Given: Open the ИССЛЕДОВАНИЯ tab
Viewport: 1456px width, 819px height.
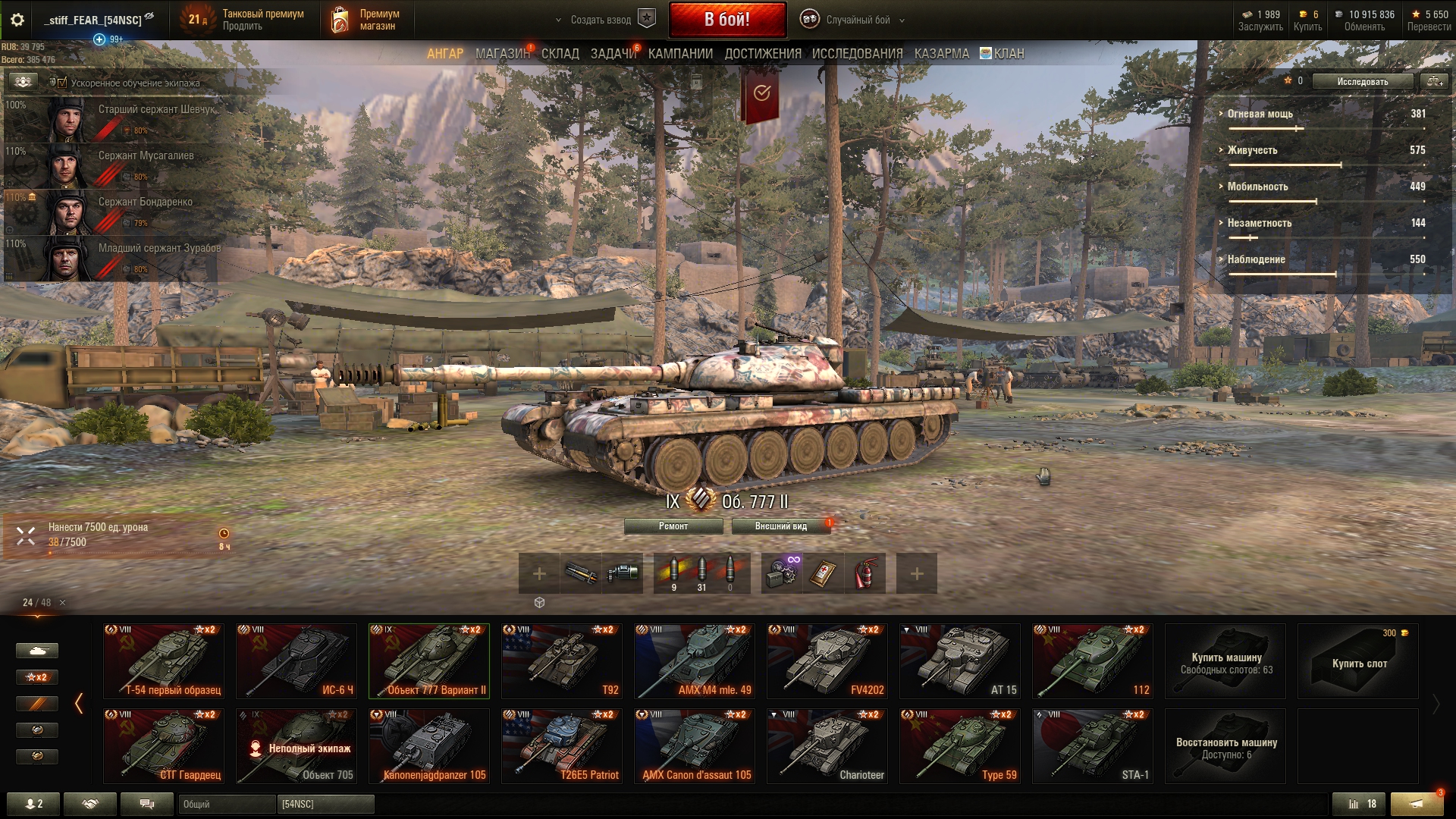Looking at the screenshot, I should tap(857, 54).
